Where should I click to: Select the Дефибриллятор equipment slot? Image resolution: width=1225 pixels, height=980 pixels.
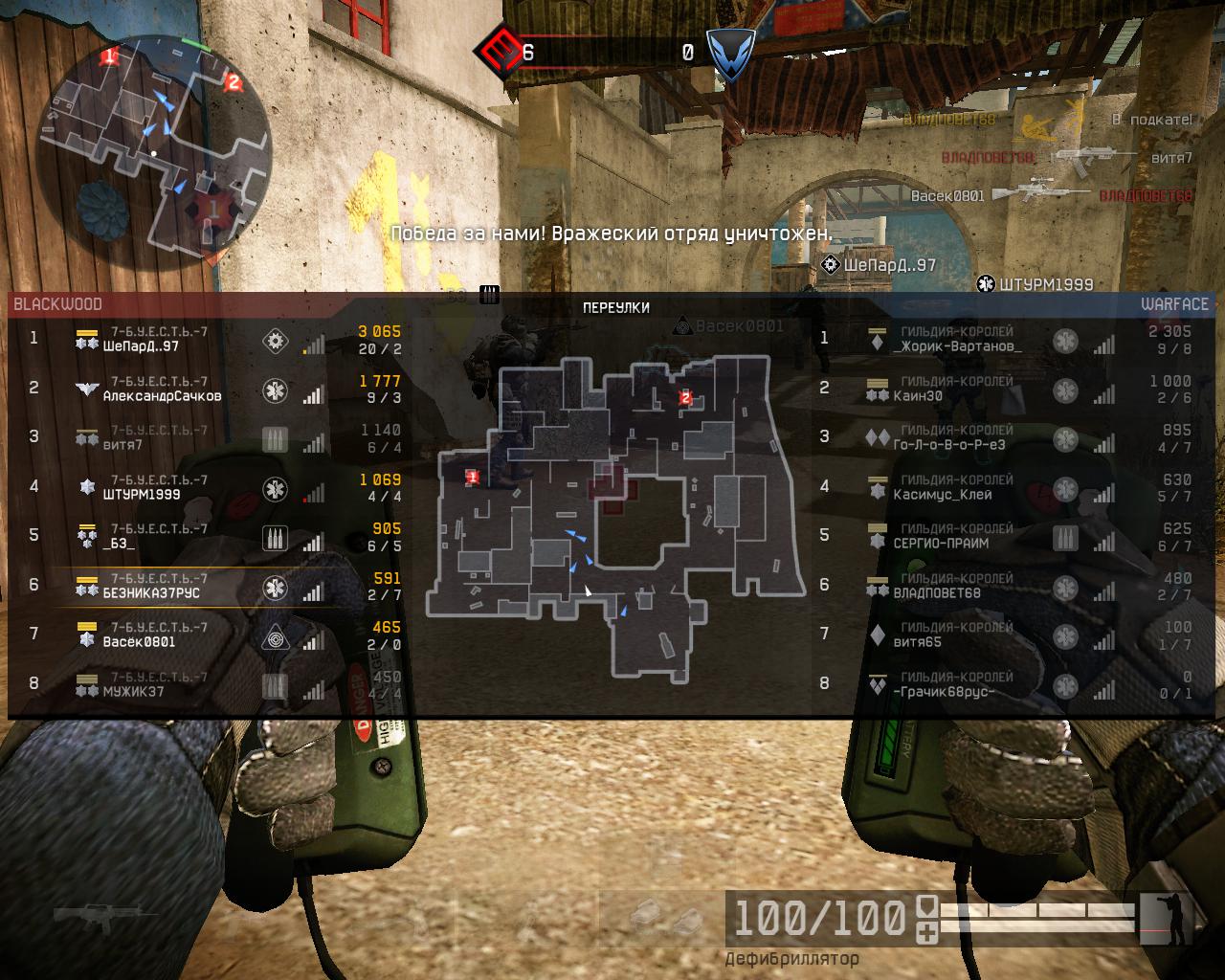791,958
